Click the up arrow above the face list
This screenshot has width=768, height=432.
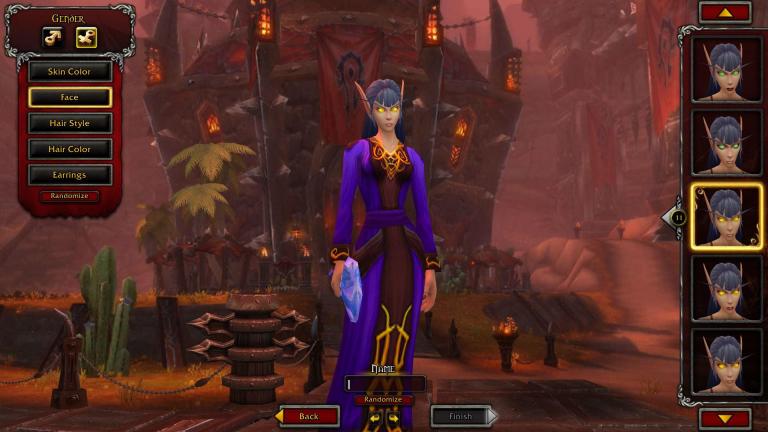[x=725, y=12]
